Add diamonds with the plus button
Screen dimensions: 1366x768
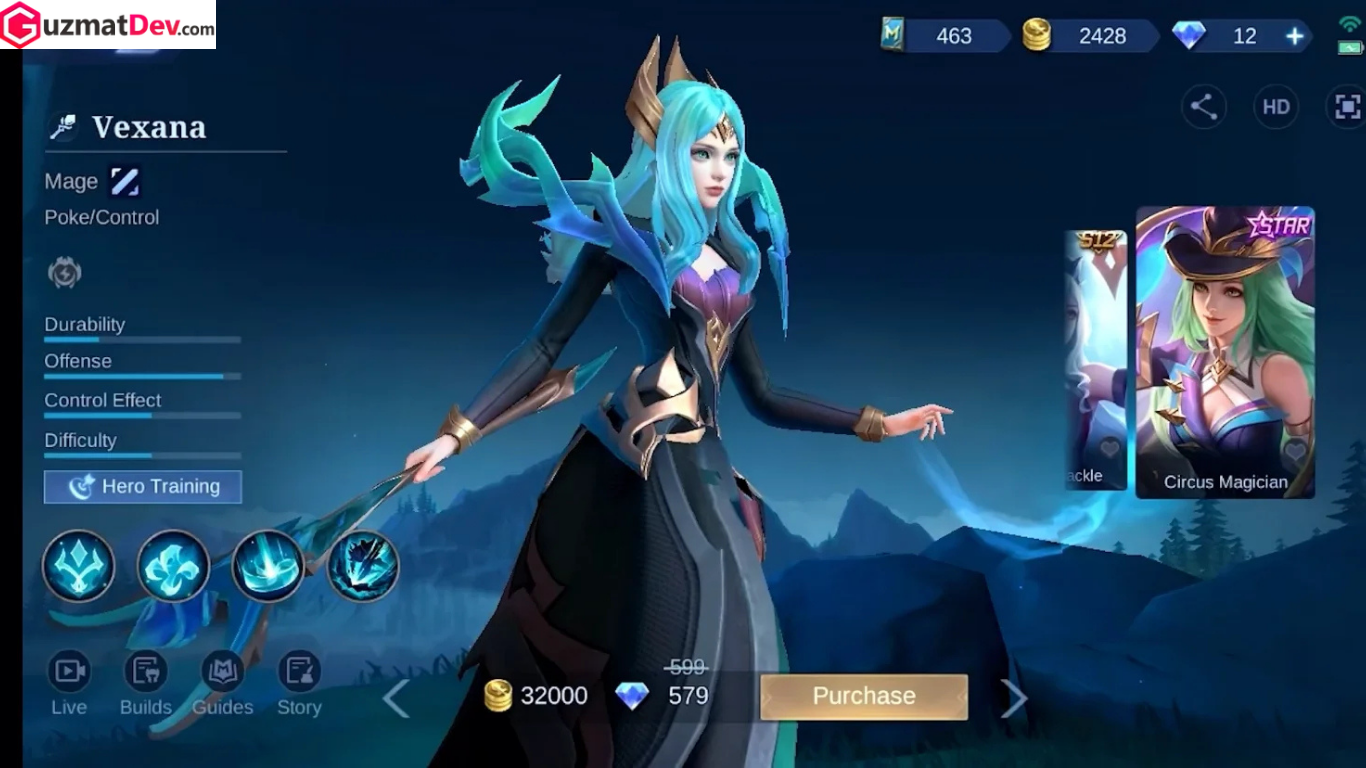click(1295, 37)
